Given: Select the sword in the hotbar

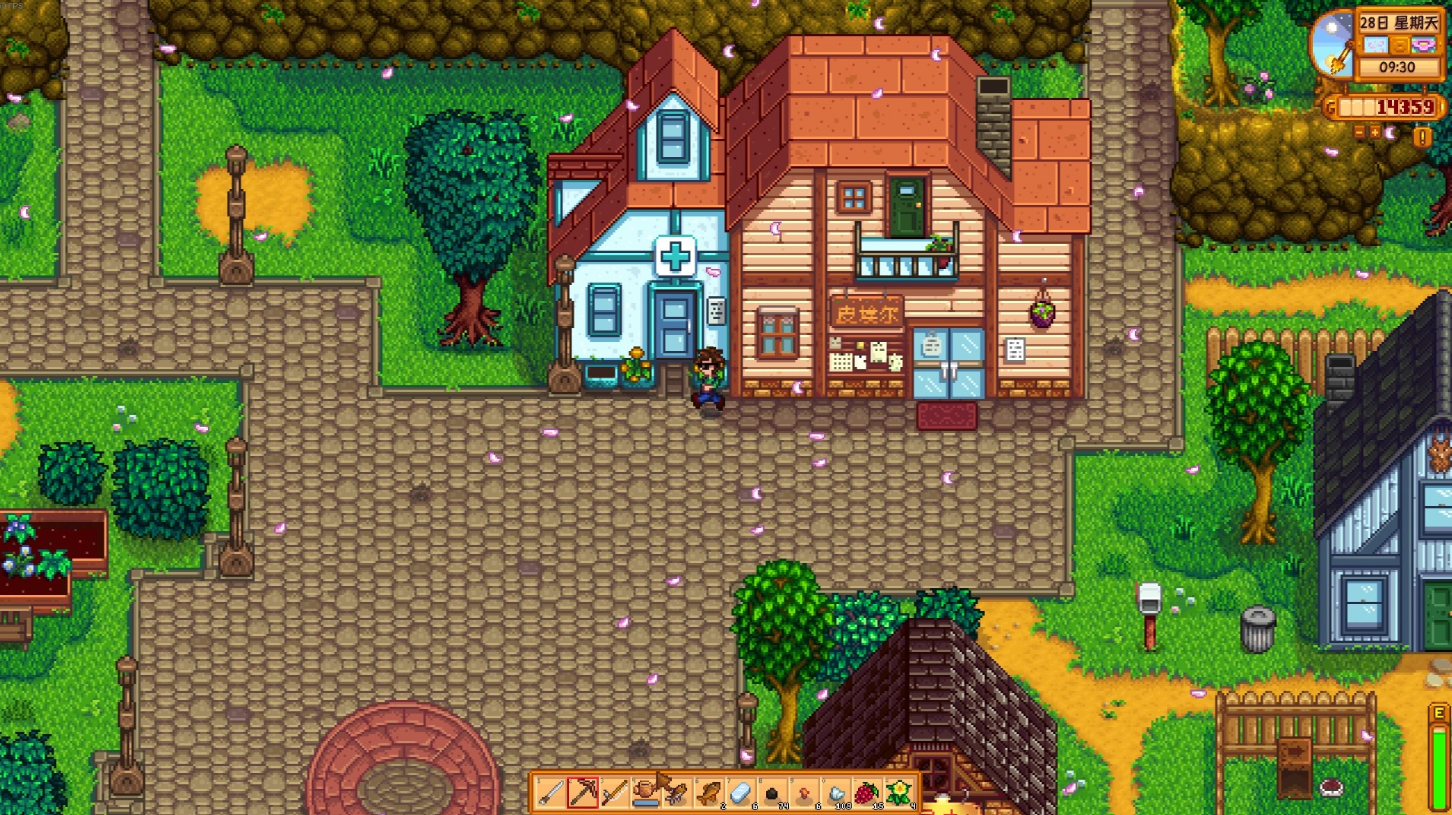Looking at the screenshot, I should (550, 793).
